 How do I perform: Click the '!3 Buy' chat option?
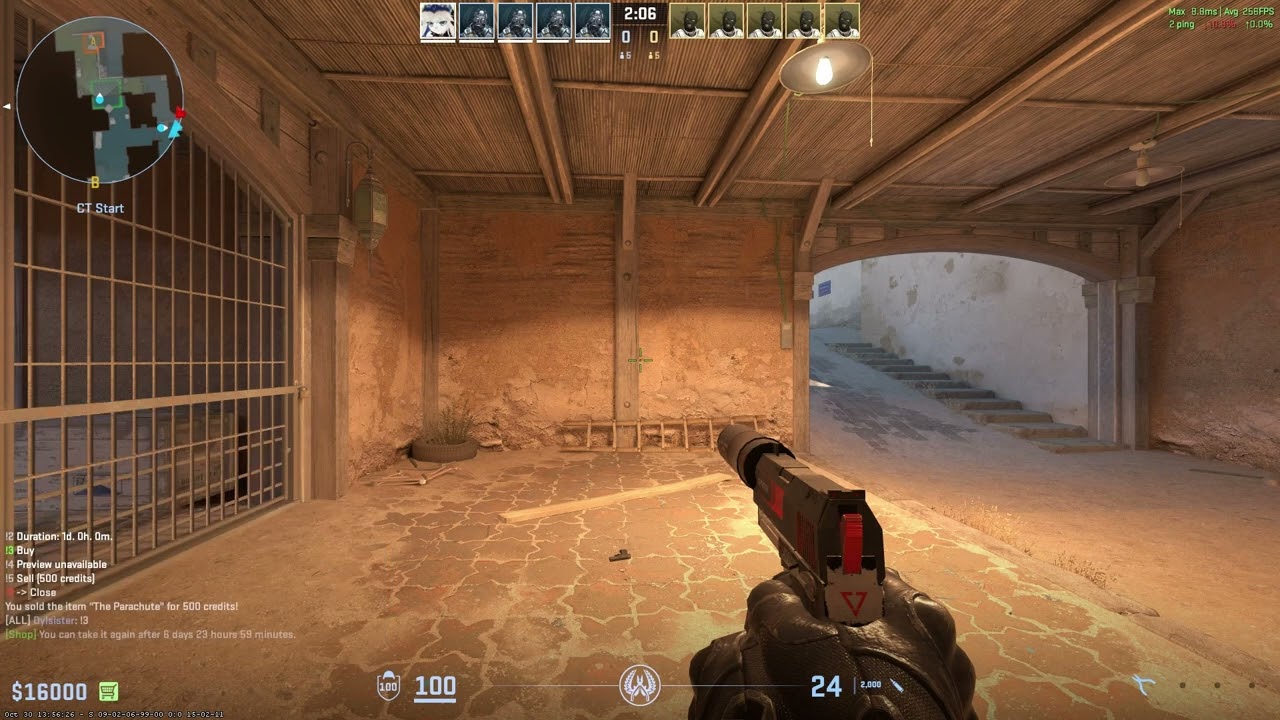coord(22,550)
